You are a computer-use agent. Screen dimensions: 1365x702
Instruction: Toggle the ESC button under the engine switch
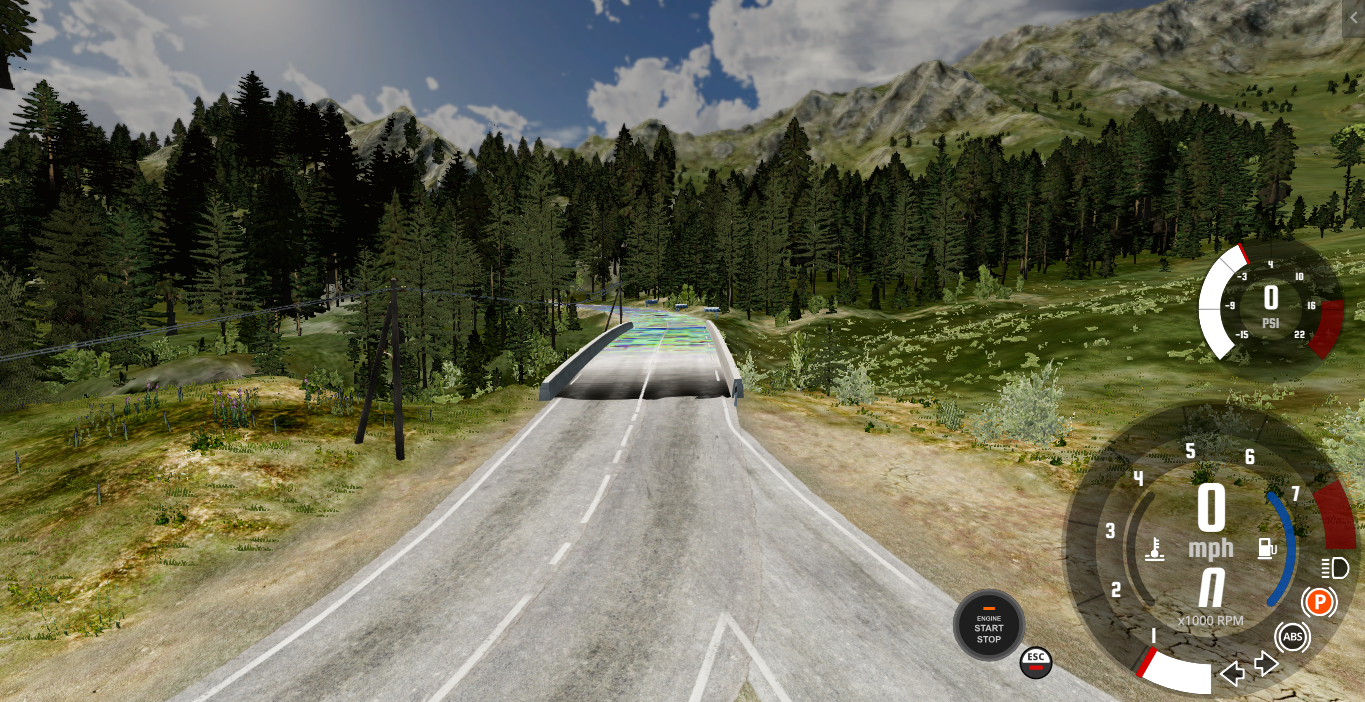tap(1035, 660)
